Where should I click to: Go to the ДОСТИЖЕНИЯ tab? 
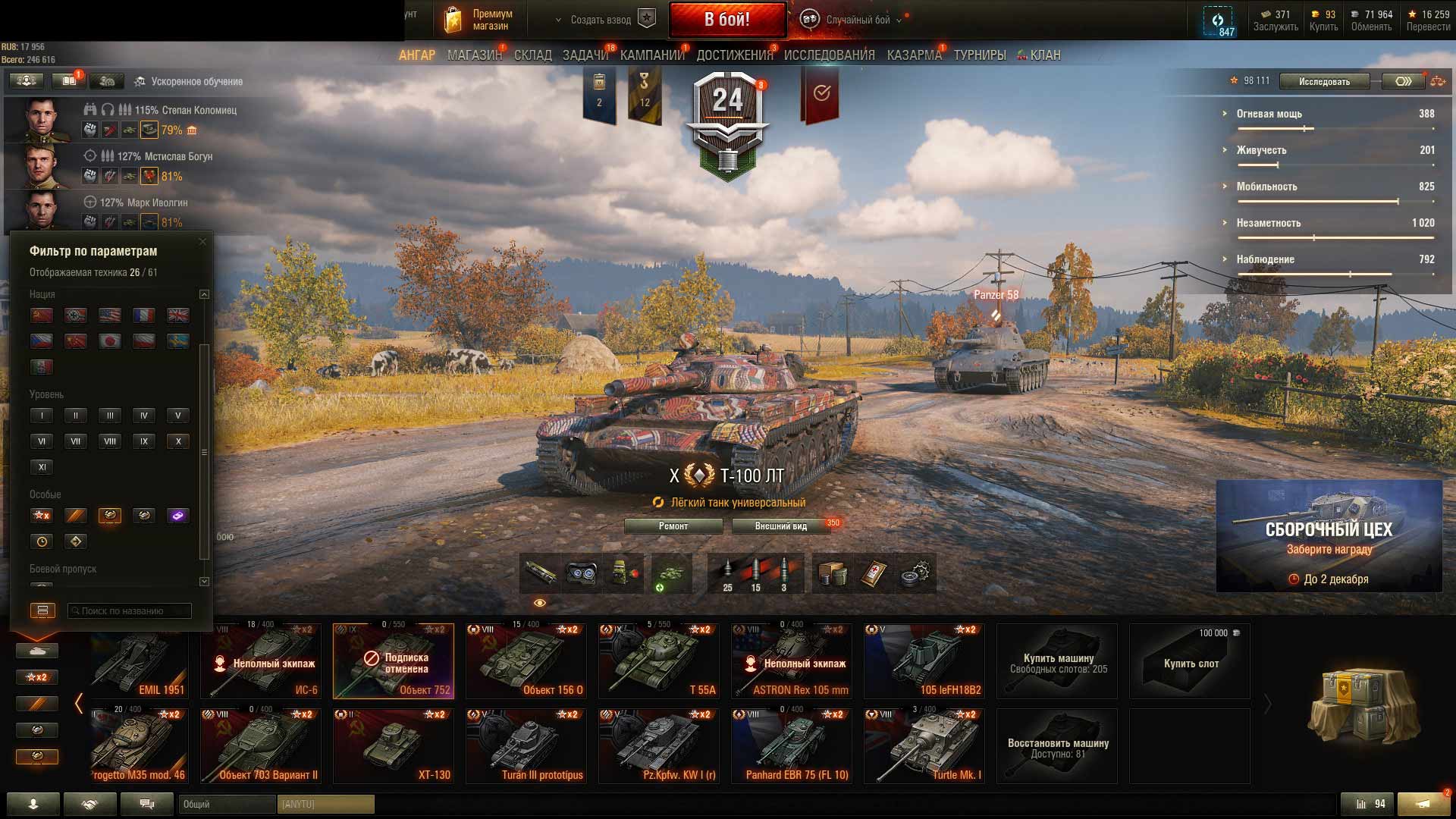734,55
